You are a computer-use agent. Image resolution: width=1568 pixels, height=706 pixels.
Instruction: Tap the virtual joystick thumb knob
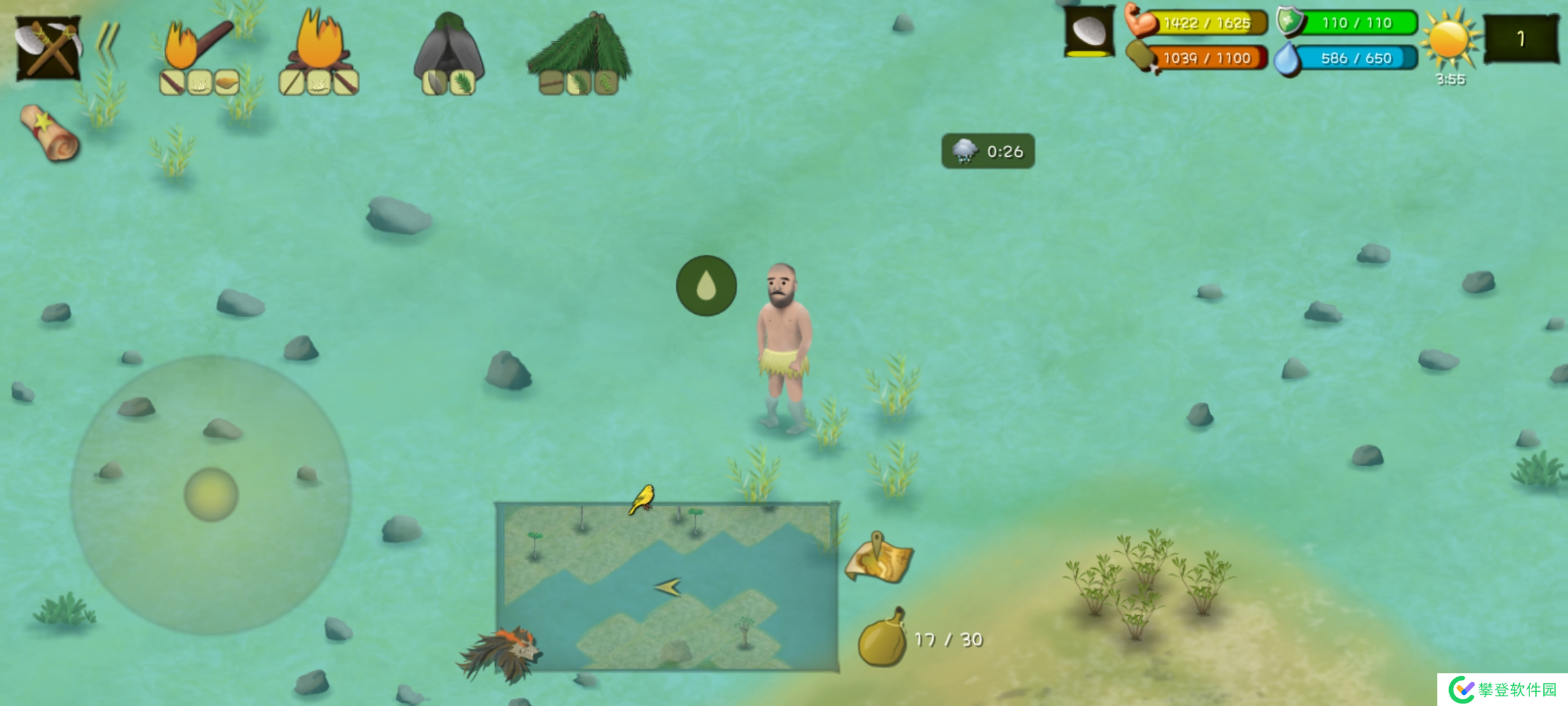coord(211,494)
